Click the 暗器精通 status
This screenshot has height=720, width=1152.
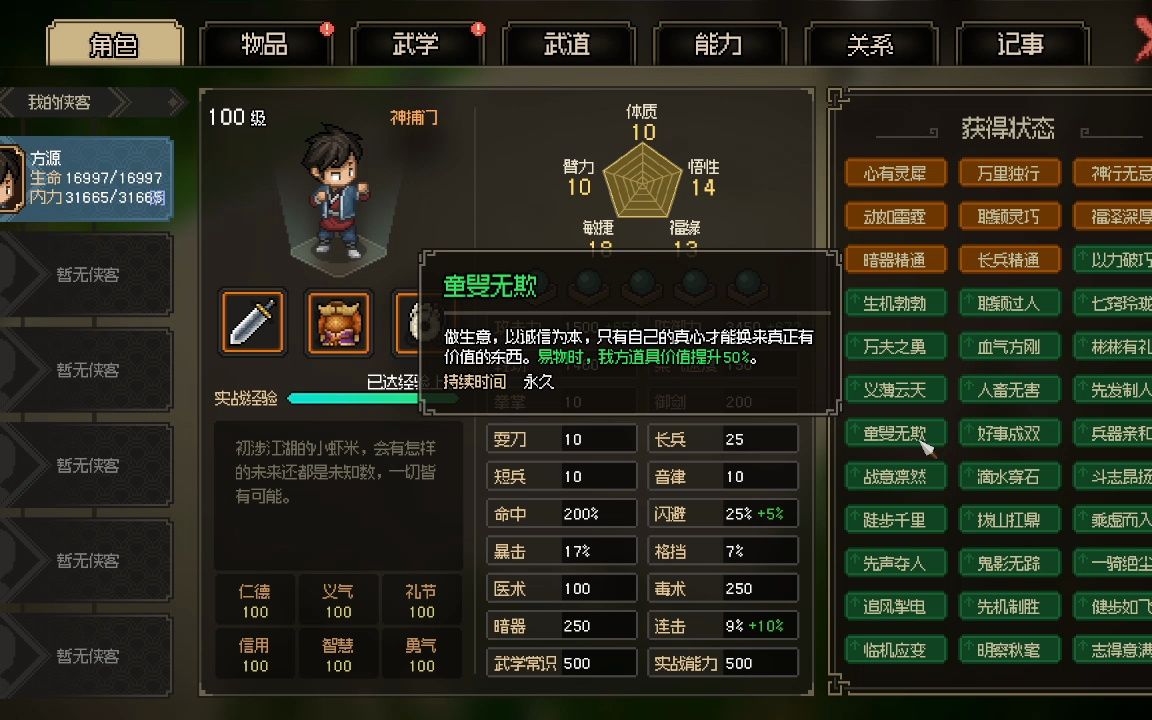[x=894, y=260]
